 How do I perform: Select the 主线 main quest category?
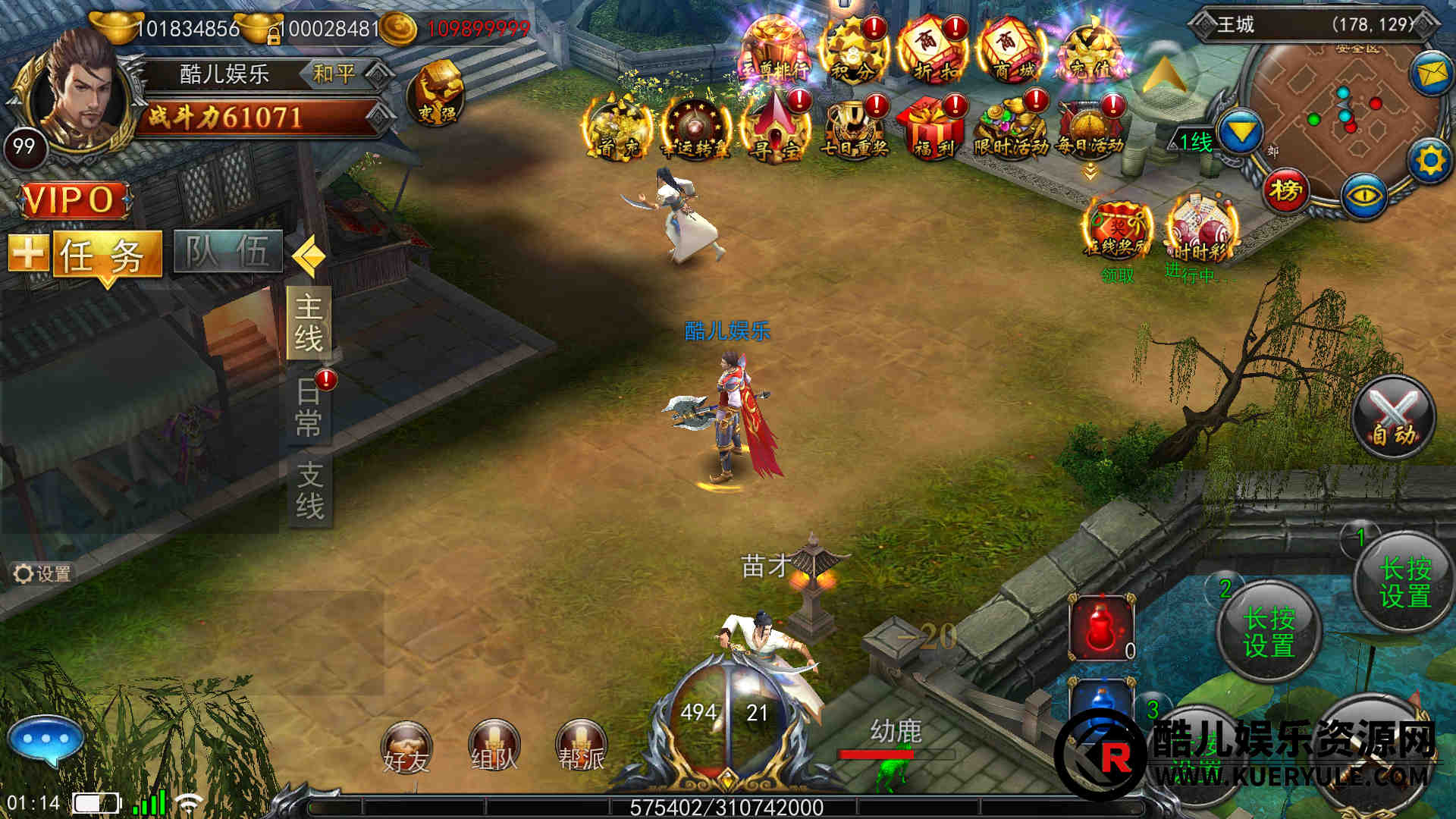tap(309, 323)
